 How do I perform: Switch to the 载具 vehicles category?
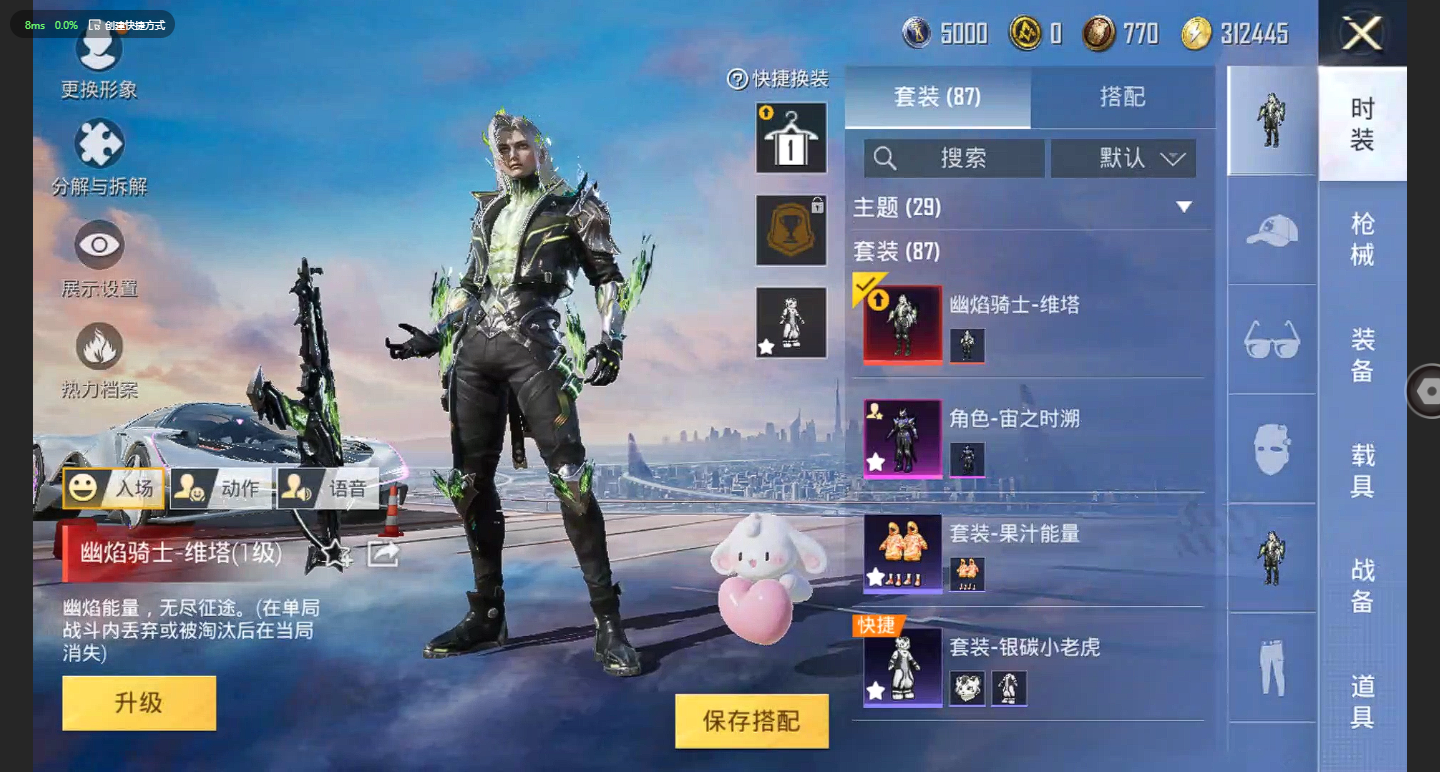click(x=1362, y=471)
